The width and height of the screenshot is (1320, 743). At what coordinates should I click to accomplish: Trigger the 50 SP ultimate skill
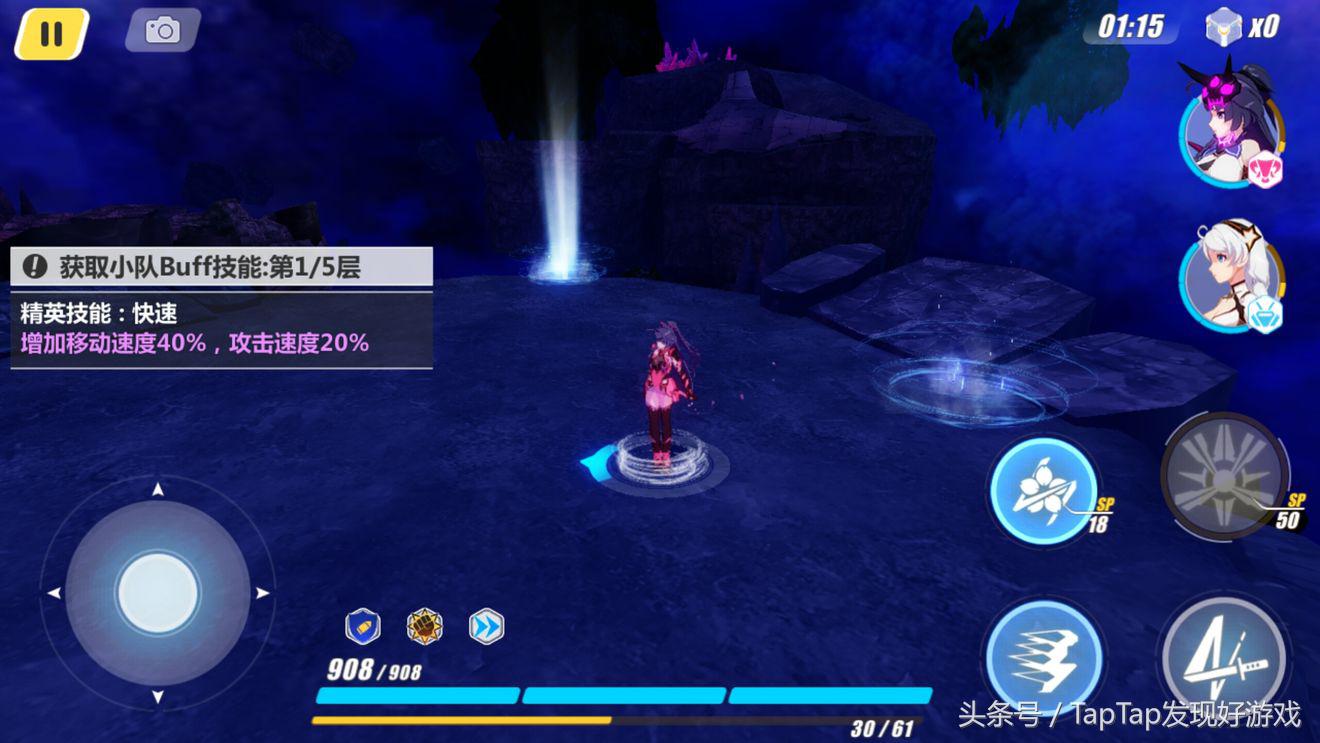click(1225, 476)
